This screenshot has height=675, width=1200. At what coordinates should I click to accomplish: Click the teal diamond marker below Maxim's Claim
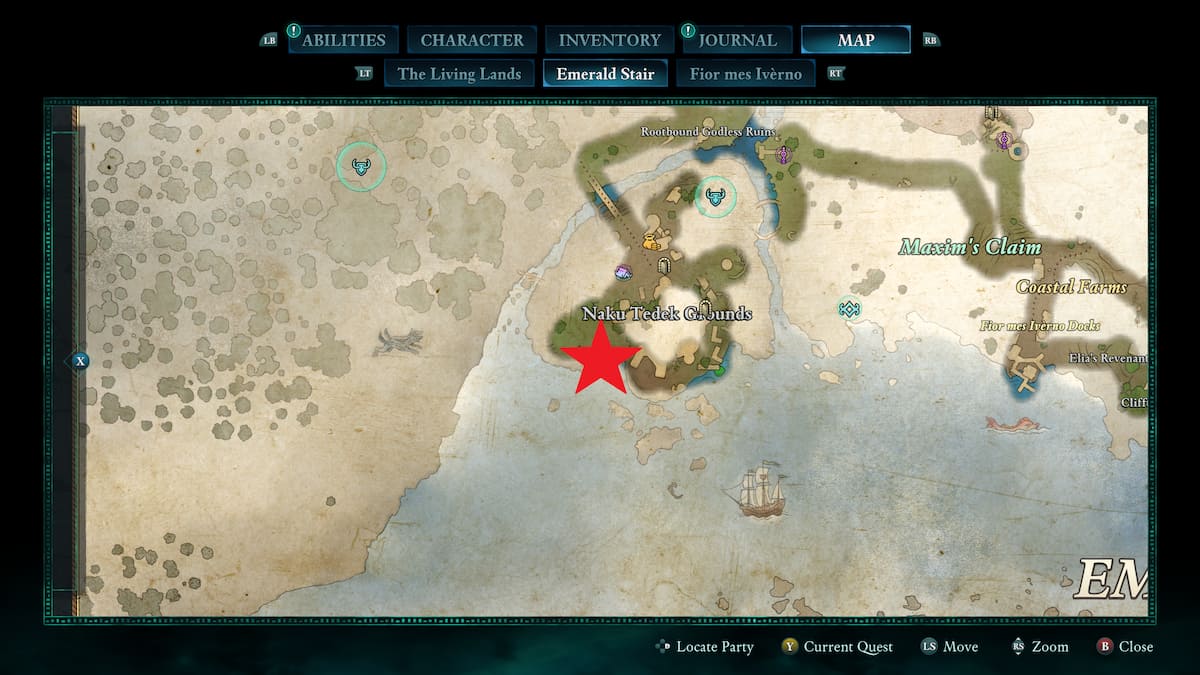coord(849,309)
